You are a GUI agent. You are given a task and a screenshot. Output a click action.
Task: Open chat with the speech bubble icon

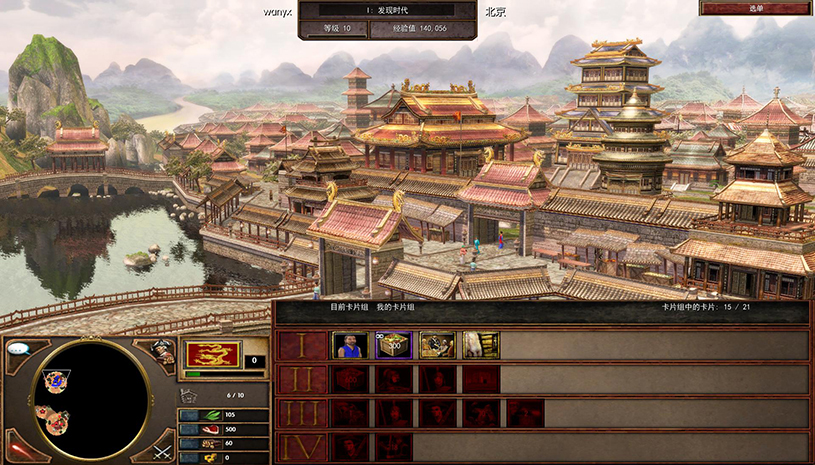19,350
